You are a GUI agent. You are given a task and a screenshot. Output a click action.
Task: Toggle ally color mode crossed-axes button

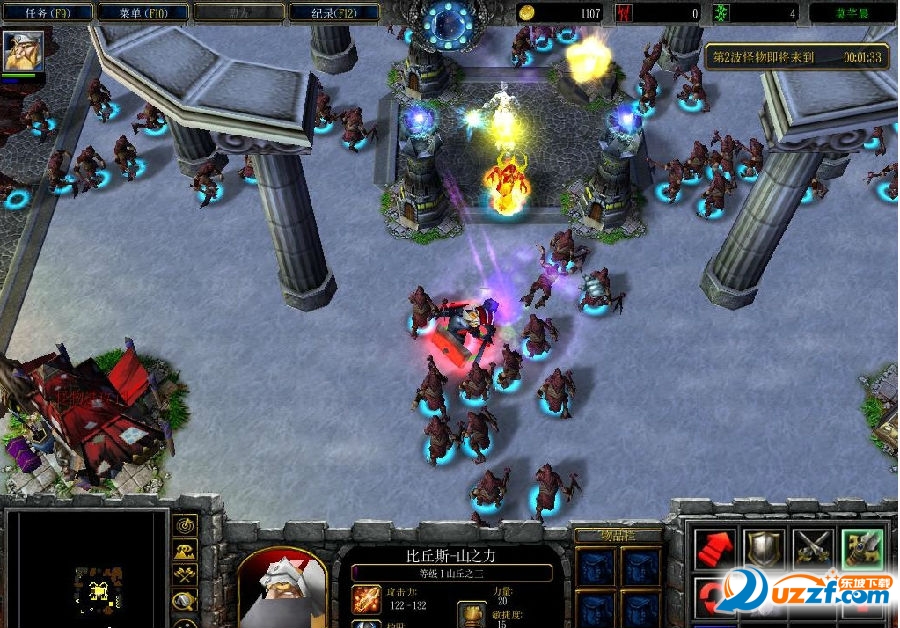pyautogui.click(x=184, y=575)
